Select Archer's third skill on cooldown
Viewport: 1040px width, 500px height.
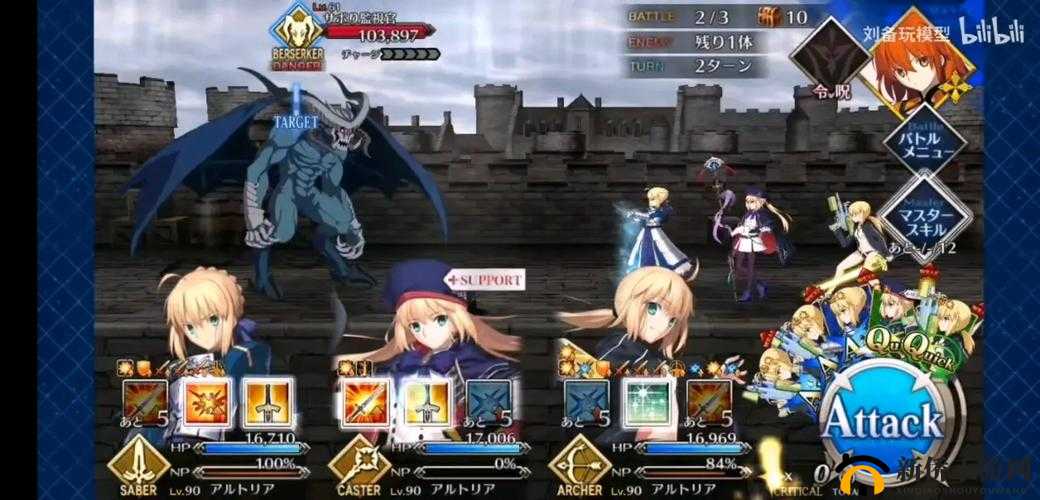(708, 401)
